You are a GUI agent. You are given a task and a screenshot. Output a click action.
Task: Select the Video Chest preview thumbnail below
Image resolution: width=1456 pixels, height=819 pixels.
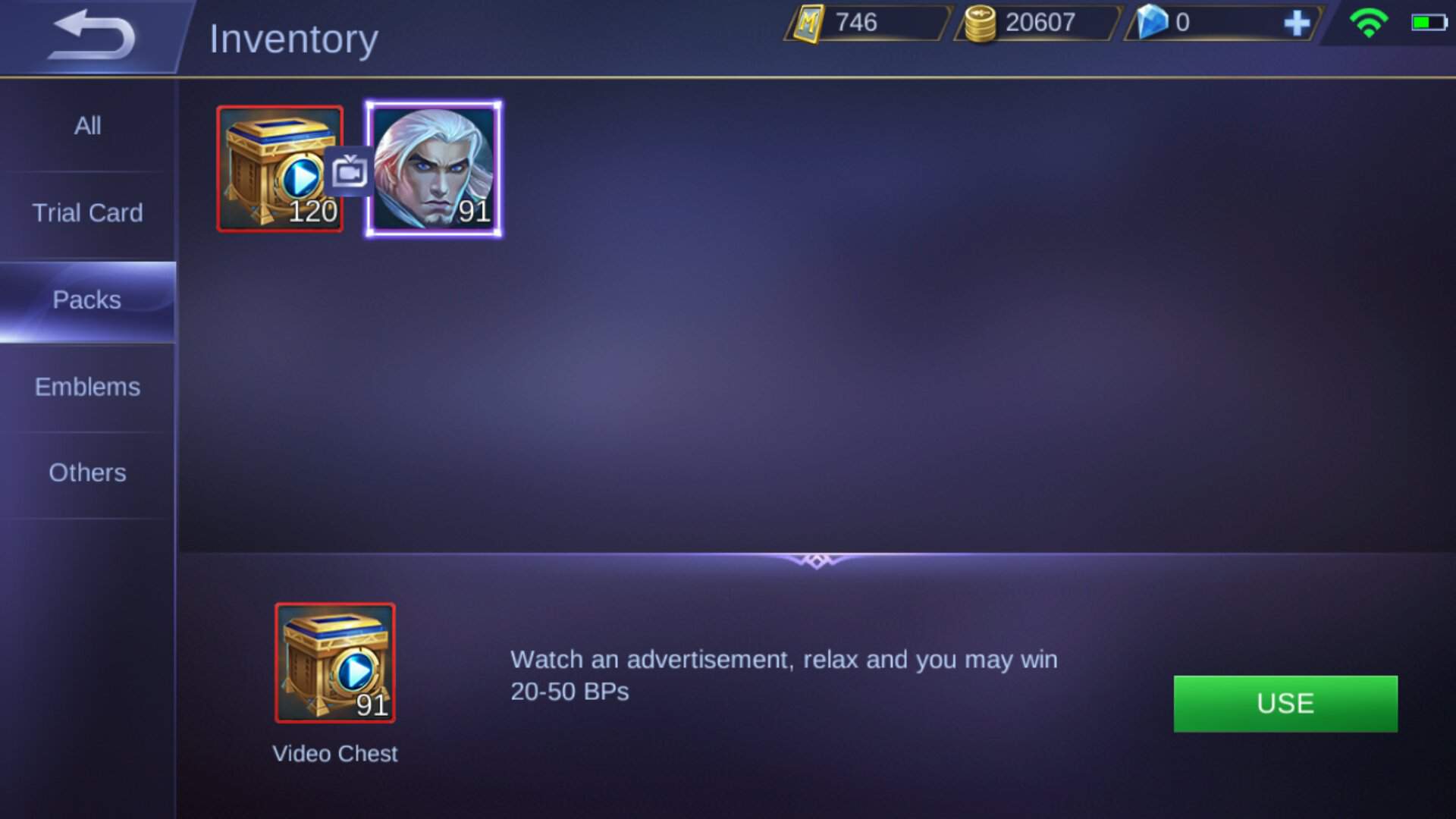pyautogui.click(x=334, y=662)
